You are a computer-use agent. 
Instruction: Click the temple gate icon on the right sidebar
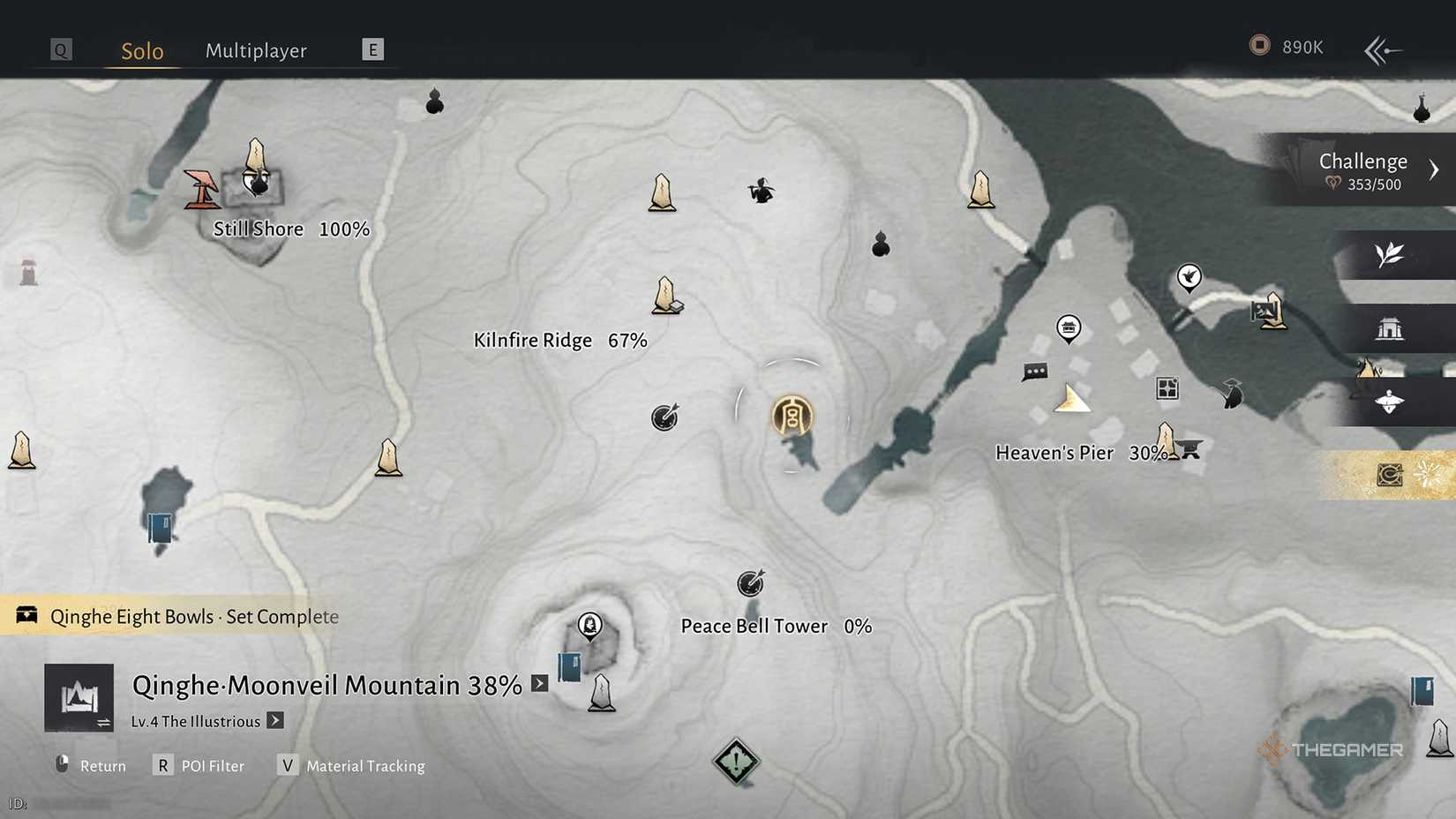click(x=1391, y=327)
